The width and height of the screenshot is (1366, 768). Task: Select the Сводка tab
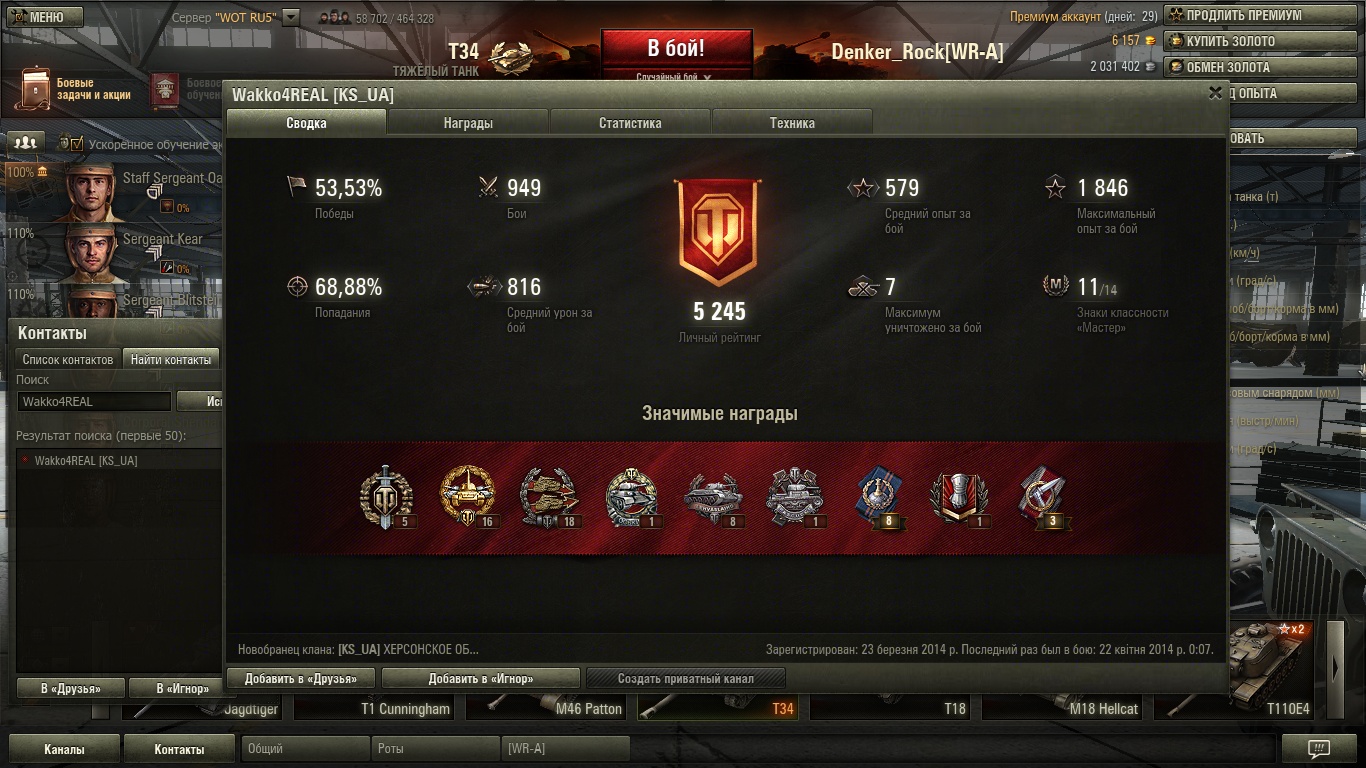point(306,123)
